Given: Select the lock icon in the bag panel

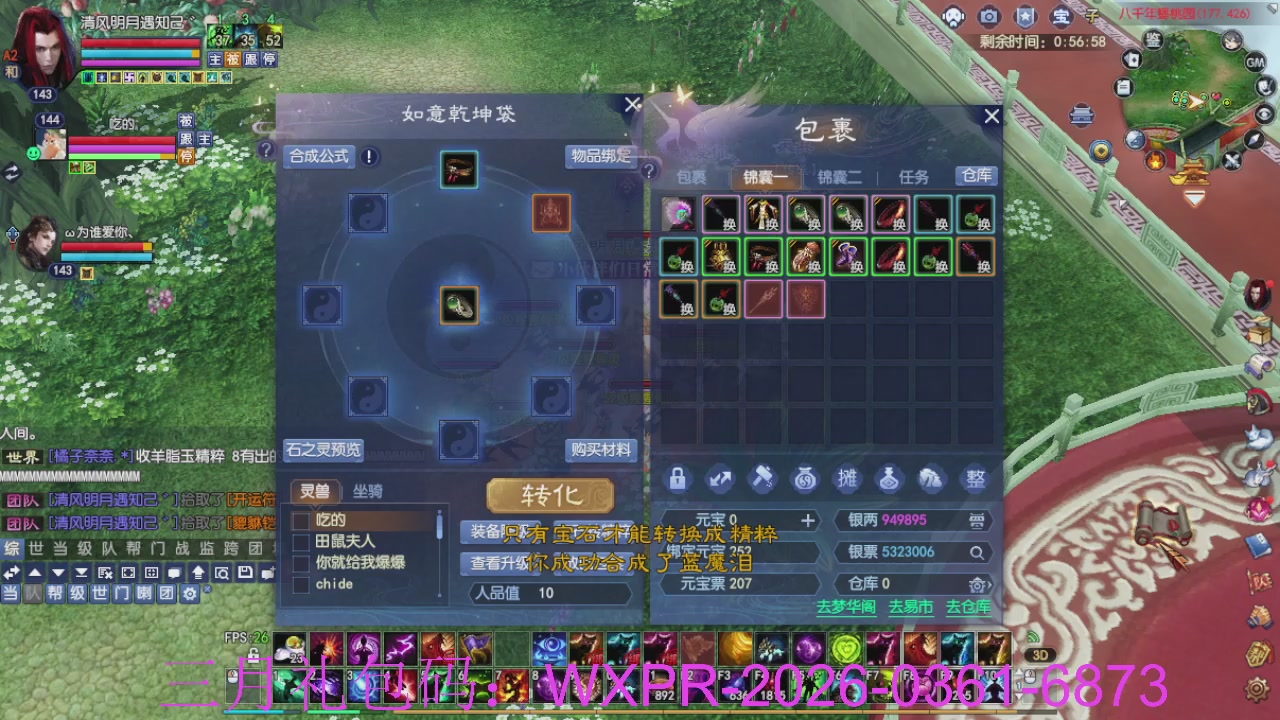Looking at the screenshot, I should (678, 479).
